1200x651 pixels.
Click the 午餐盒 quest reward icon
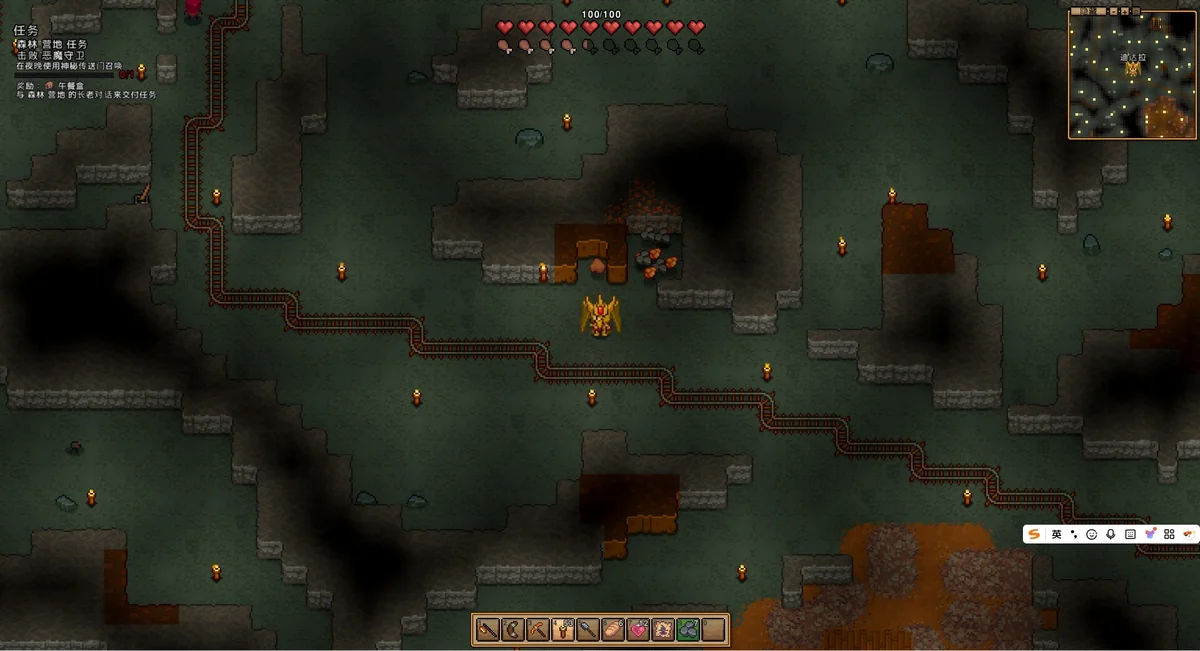(50, 86)
